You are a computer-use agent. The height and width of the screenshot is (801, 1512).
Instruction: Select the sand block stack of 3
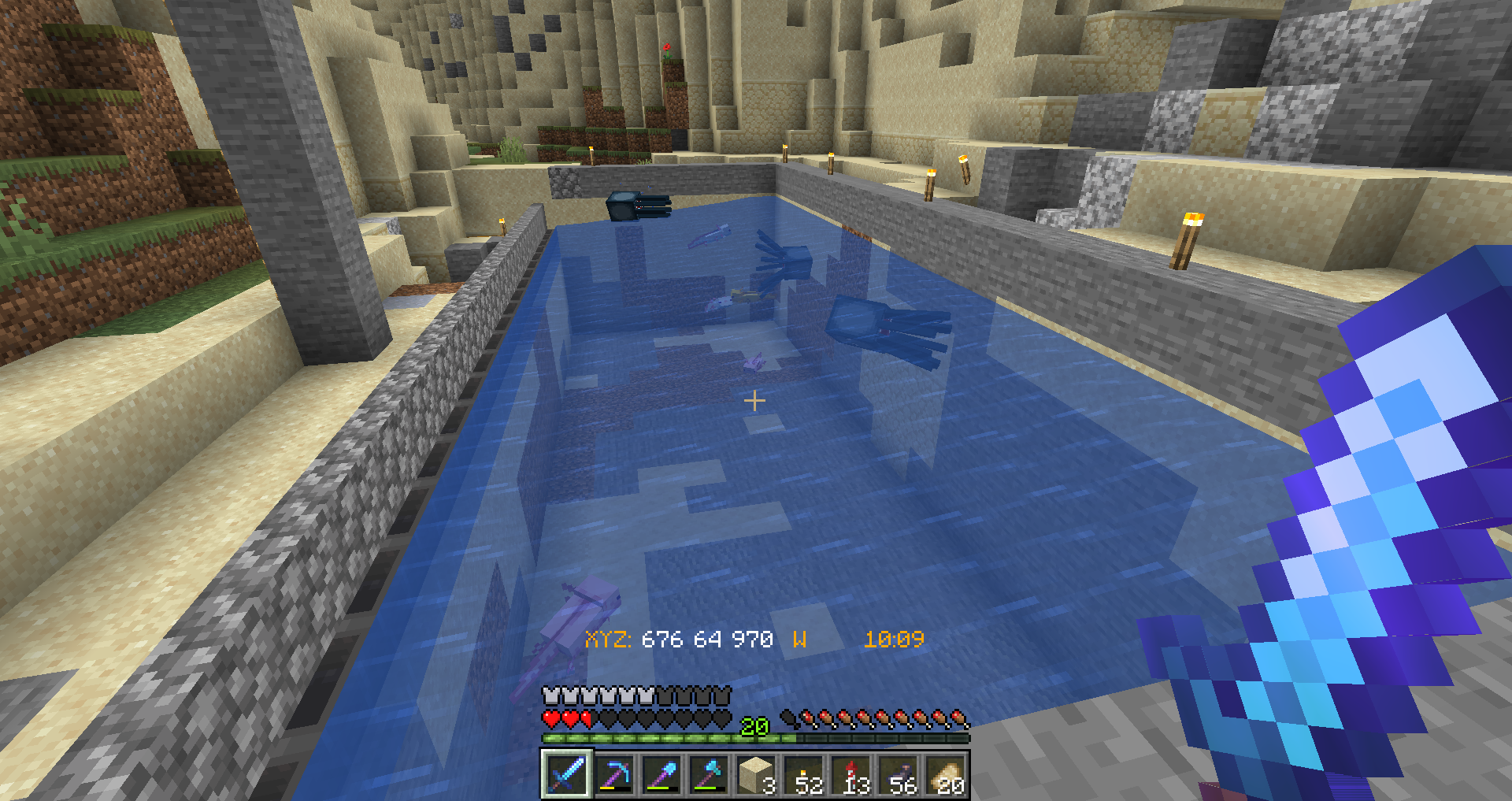(756, 774)
